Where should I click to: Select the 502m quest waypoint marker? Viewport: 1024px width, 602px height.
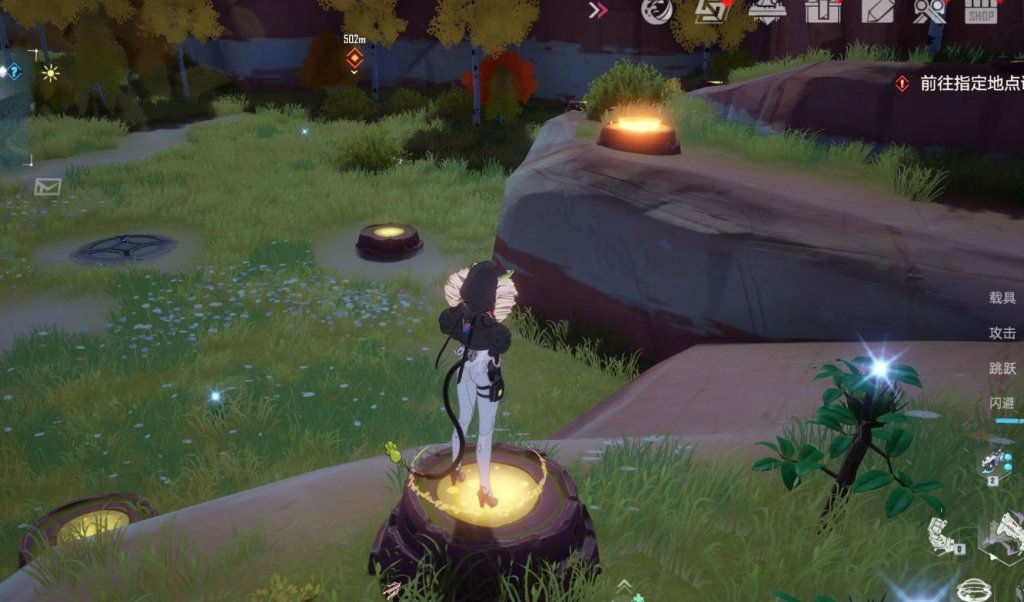pos(353,58)
